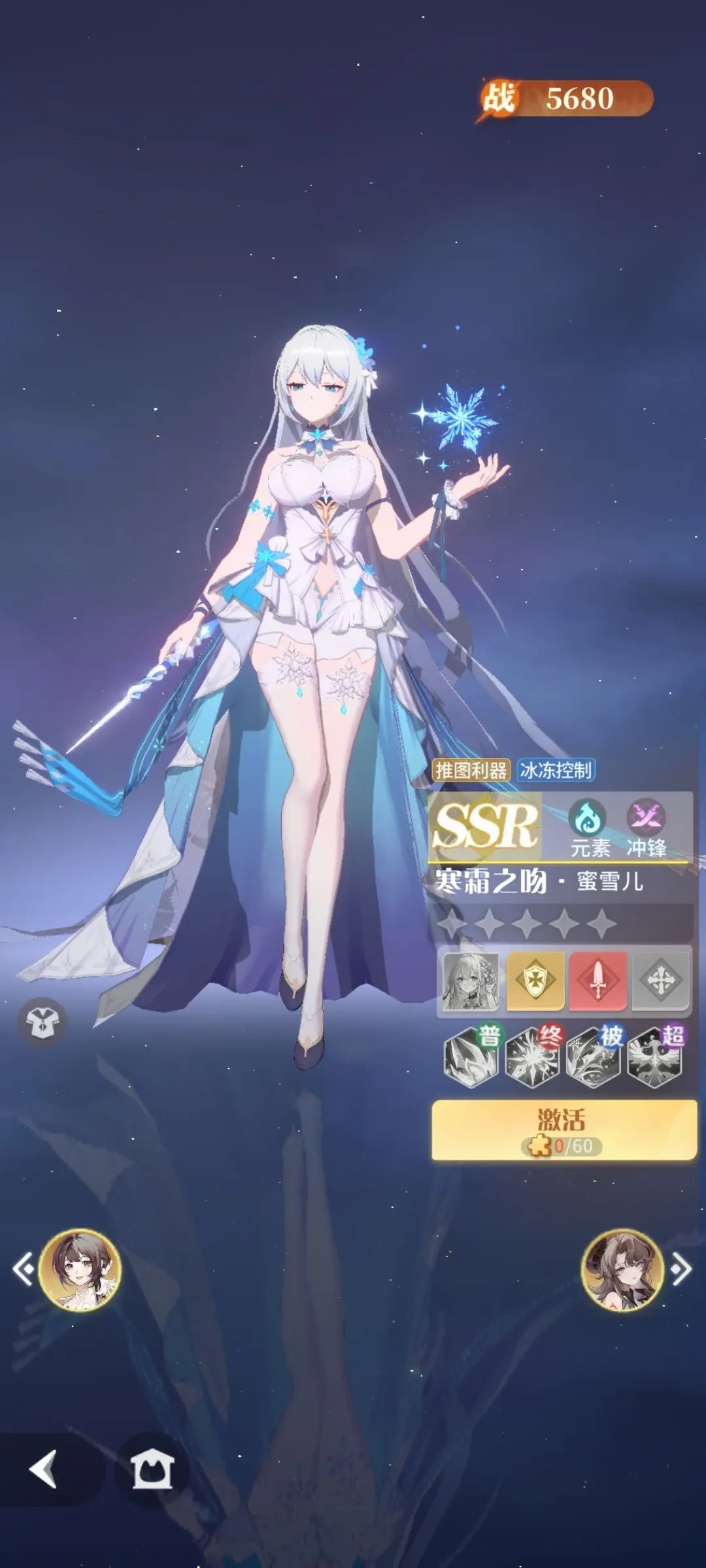Open the outfit shirt icon
The height and width of the screenshot is (1568, 706).
[x=42, y=1022]
